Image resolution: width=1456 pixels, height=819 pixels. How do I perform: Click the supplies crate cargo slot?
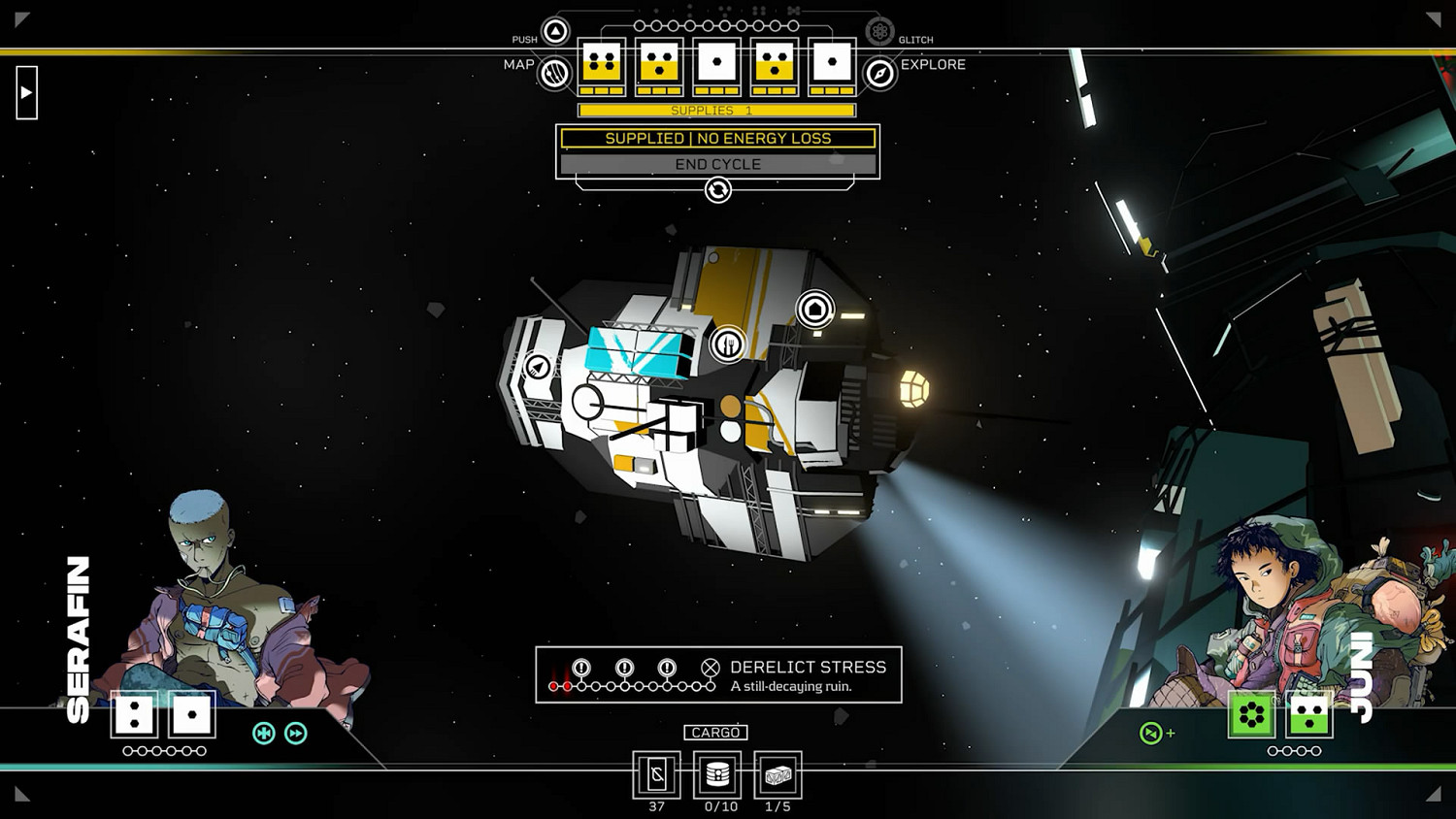(778, 774)
